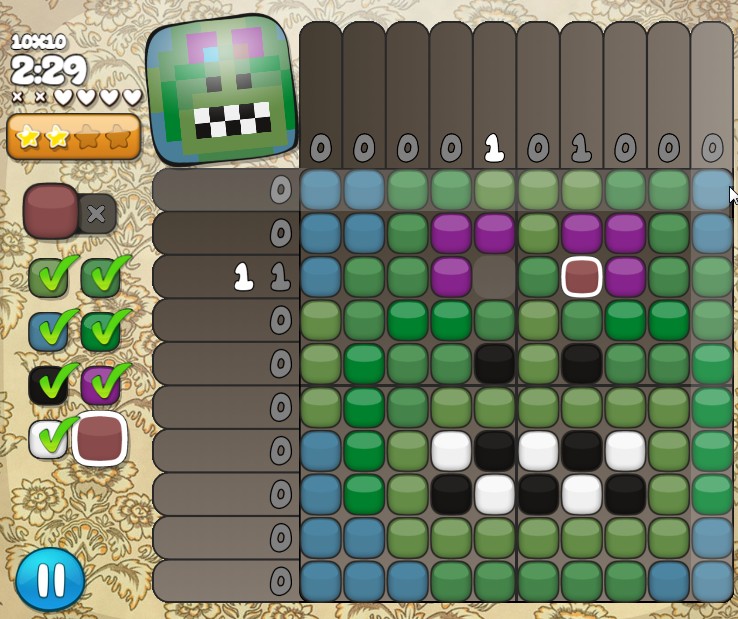738x619 pixels.
Task: Pause the game with the blue button
Action: [x=50, y=579]
